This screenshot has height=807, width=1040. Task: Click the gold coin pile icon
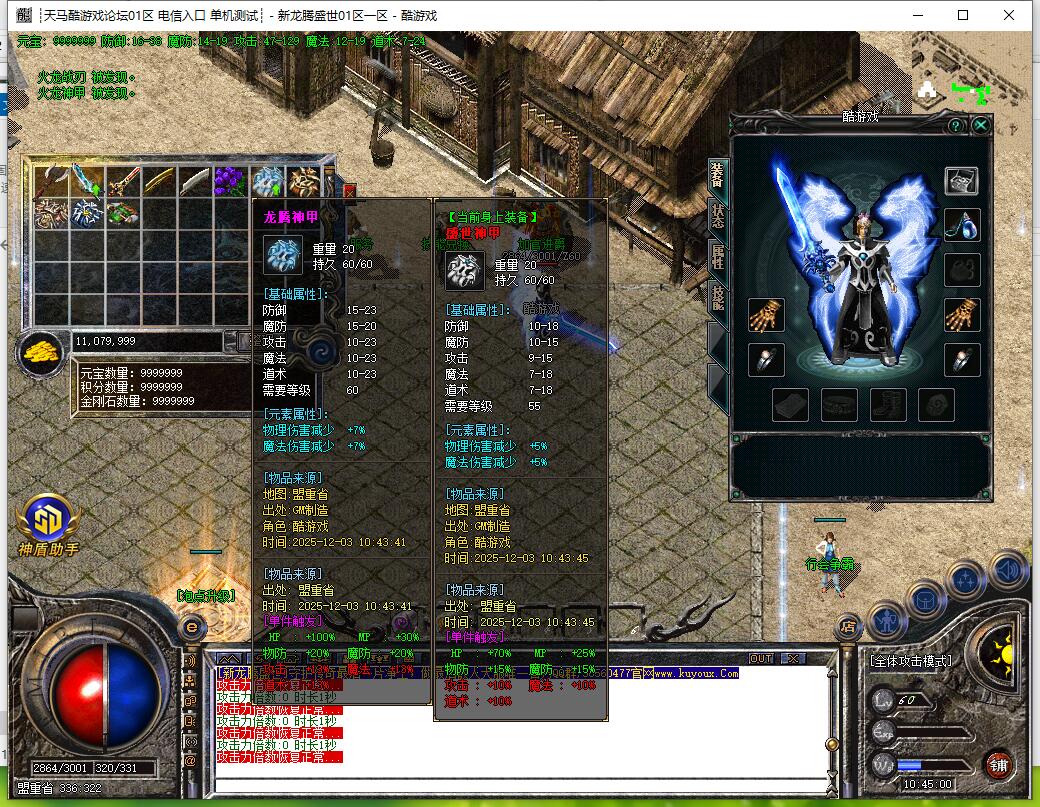40,350
